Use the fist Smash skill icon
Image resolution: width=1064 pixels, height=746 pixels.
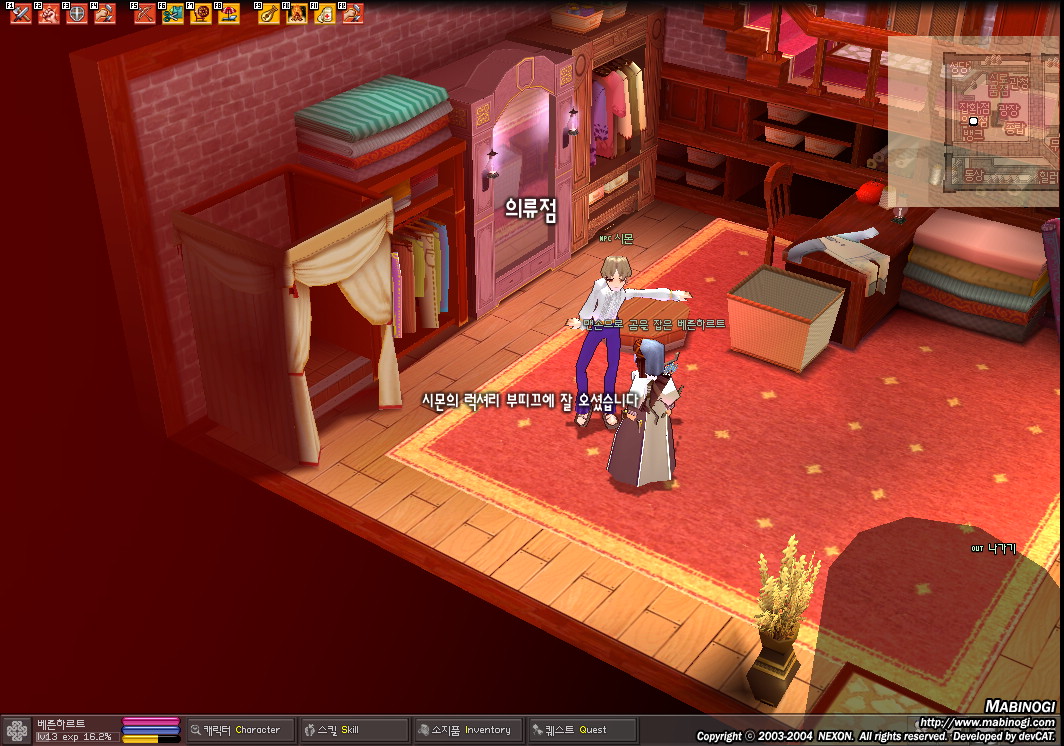[x=48, y=14]
